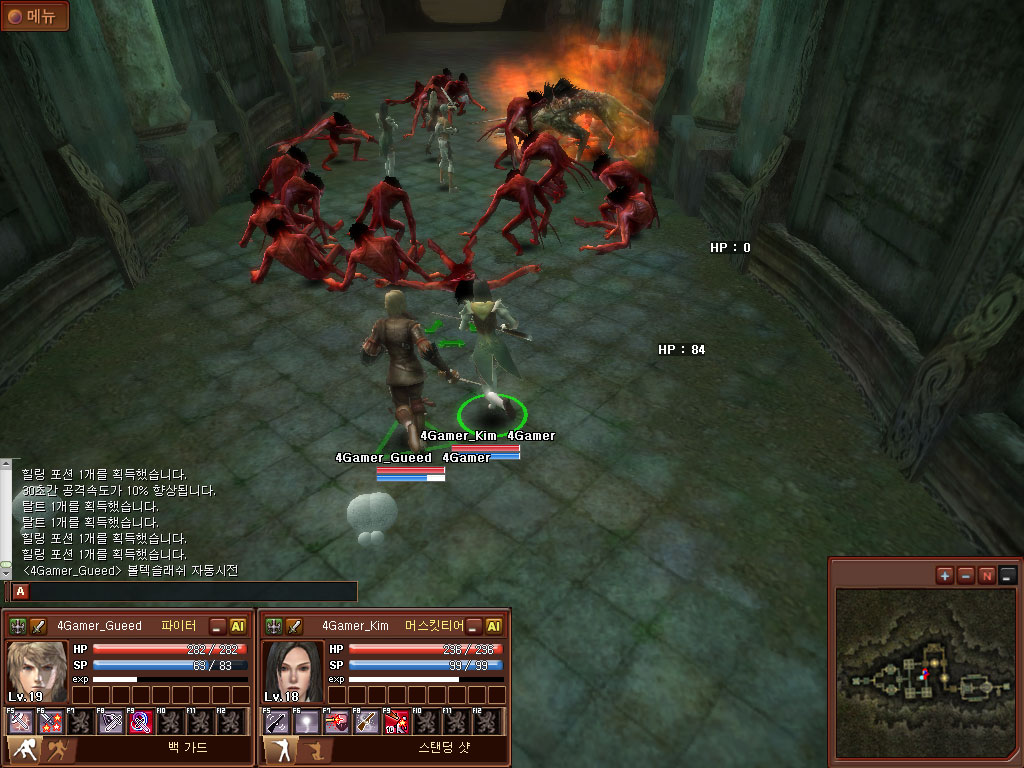Click the minimap's N compass button
Screen dimensions: 1024x768
986,575
